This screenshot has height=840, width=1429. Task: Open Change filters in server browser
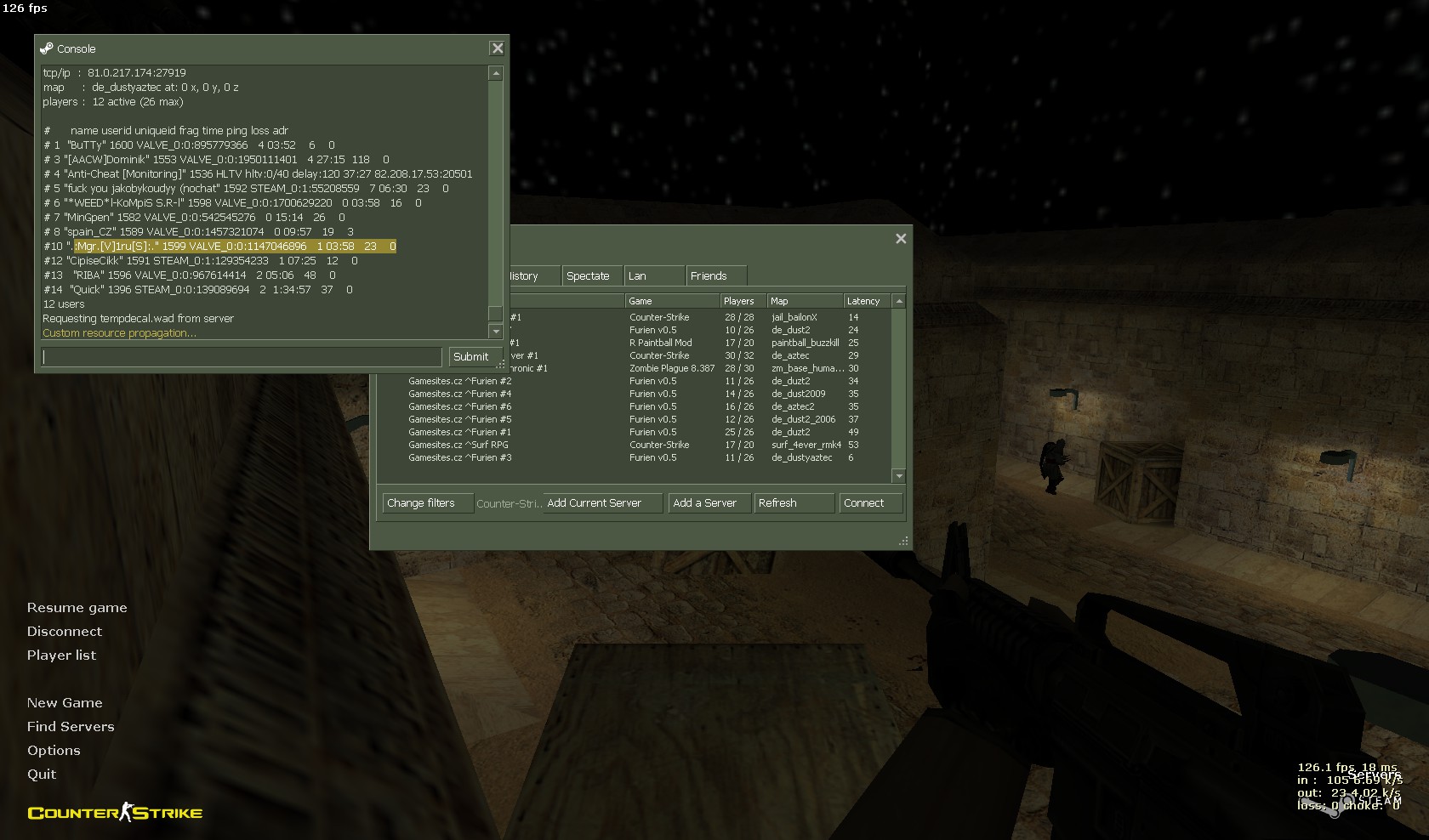click(x=422, y=503)
